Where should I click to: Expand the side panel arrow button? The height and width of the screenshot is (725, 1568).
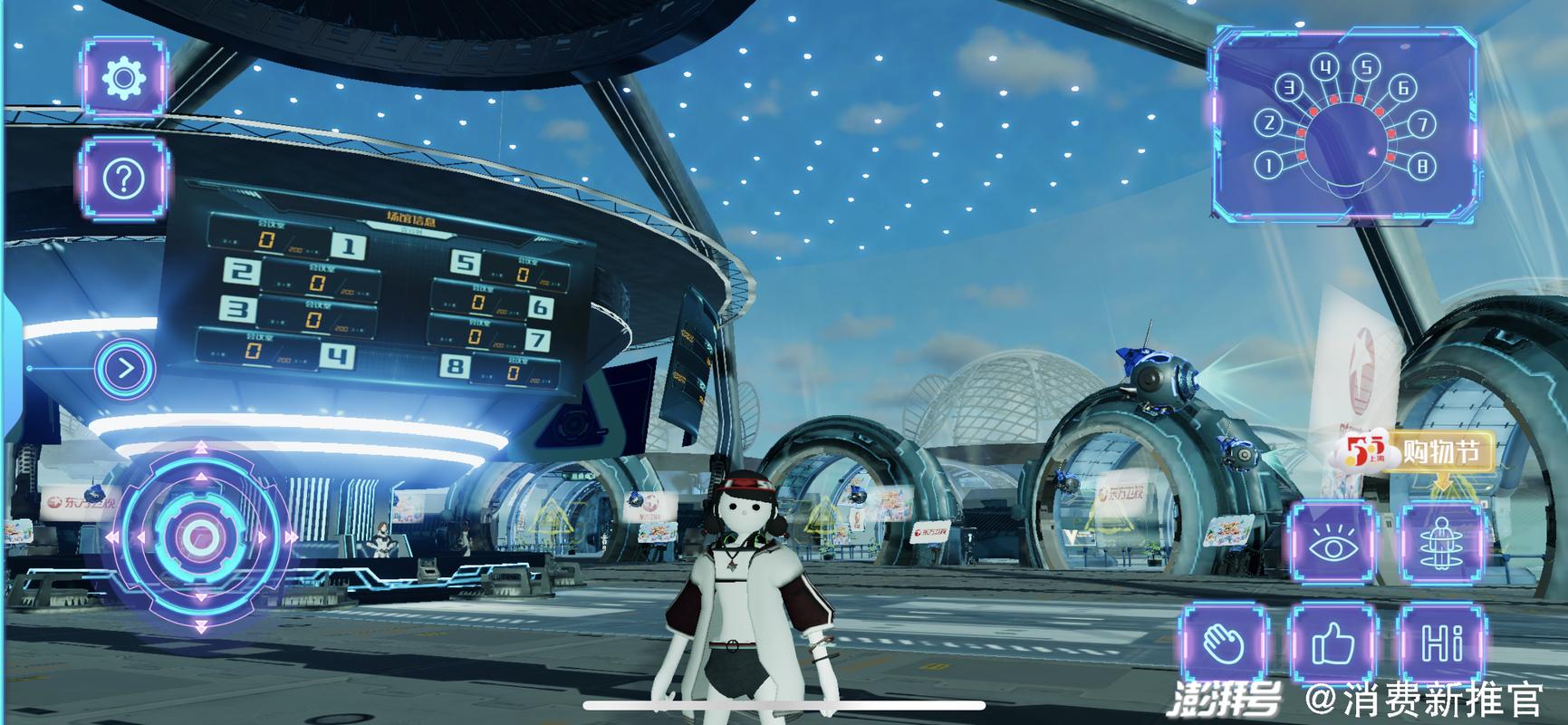click(126, 369)
